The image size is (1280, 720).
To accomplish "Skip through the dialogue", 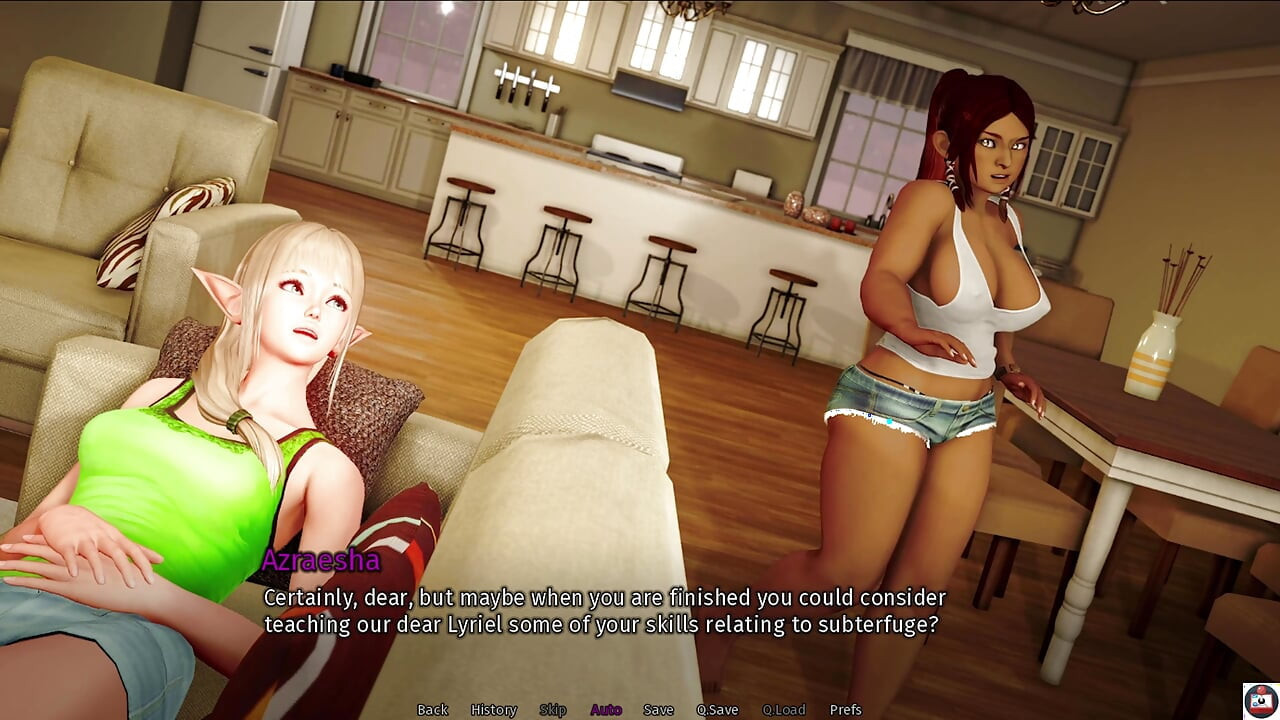I will tap(553, 710).
